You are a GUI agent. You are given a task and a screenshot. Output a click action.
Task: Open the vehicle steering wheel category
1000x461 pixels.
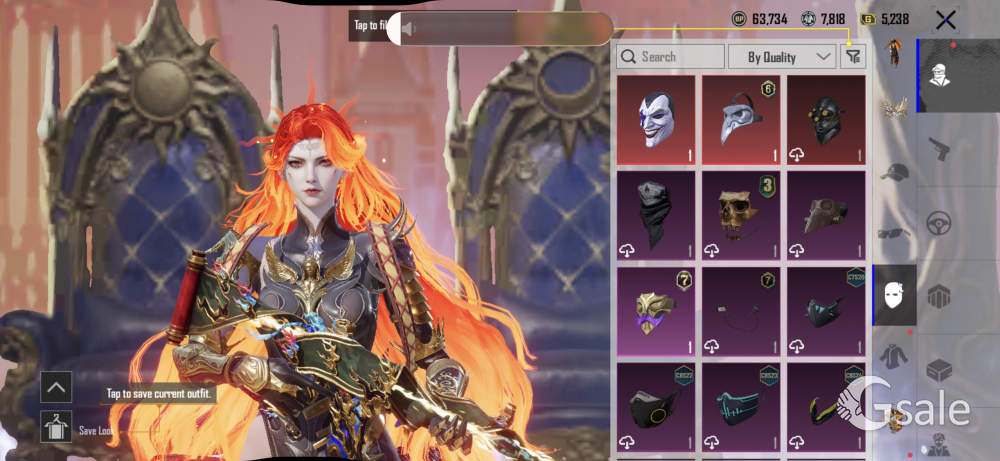939,222
